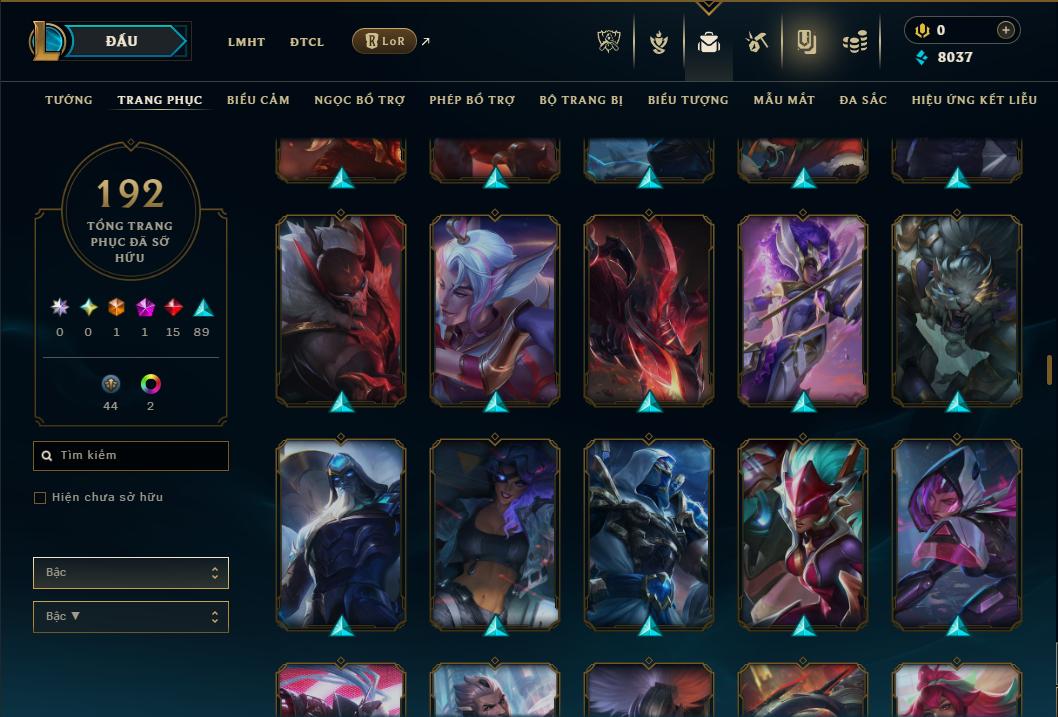The height and width of the screenshot is (717, 1058).
Task: Go to the Biểu Tượng tab
Action: pyautogui.click(x=688, y=100)
